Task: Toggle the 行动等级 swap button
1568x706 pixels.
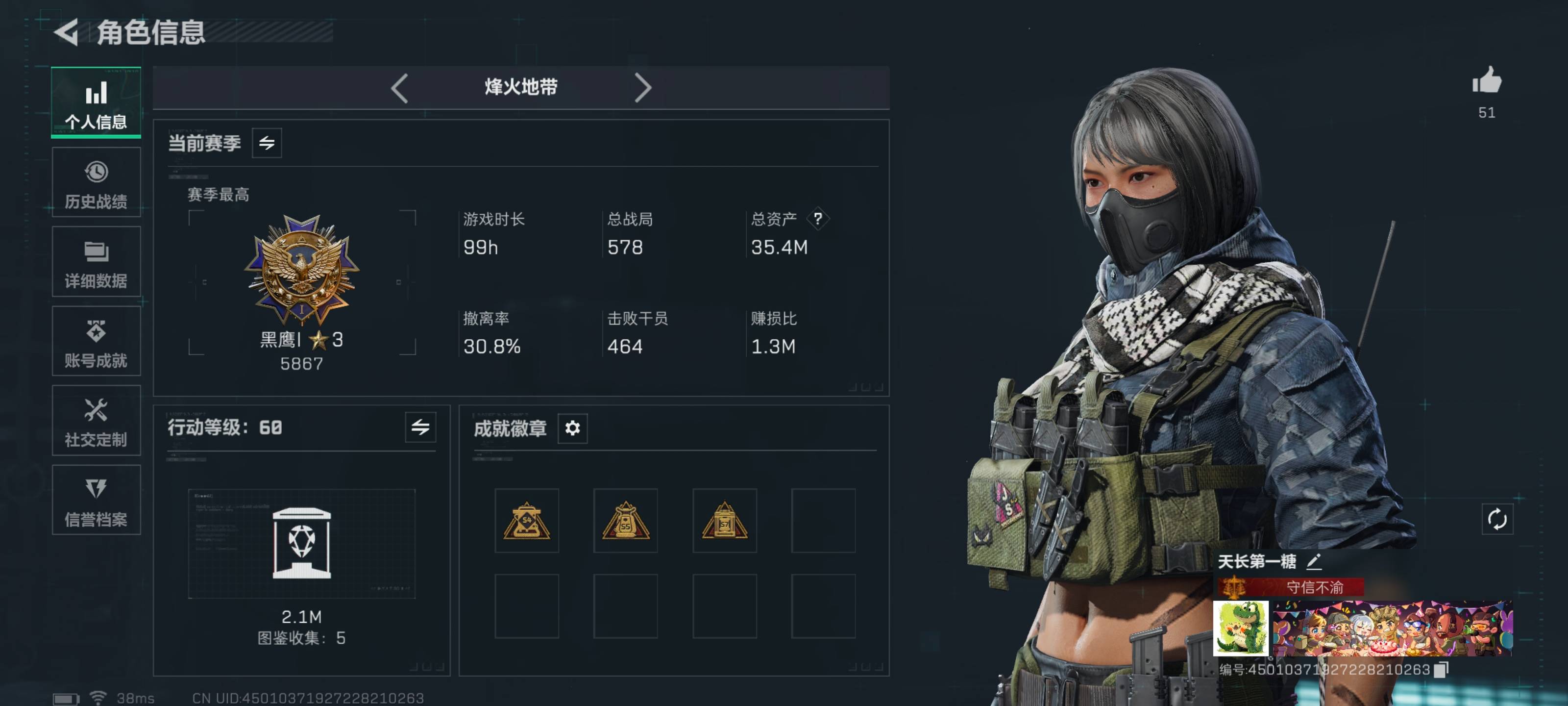Action: [x=420, y=428]
